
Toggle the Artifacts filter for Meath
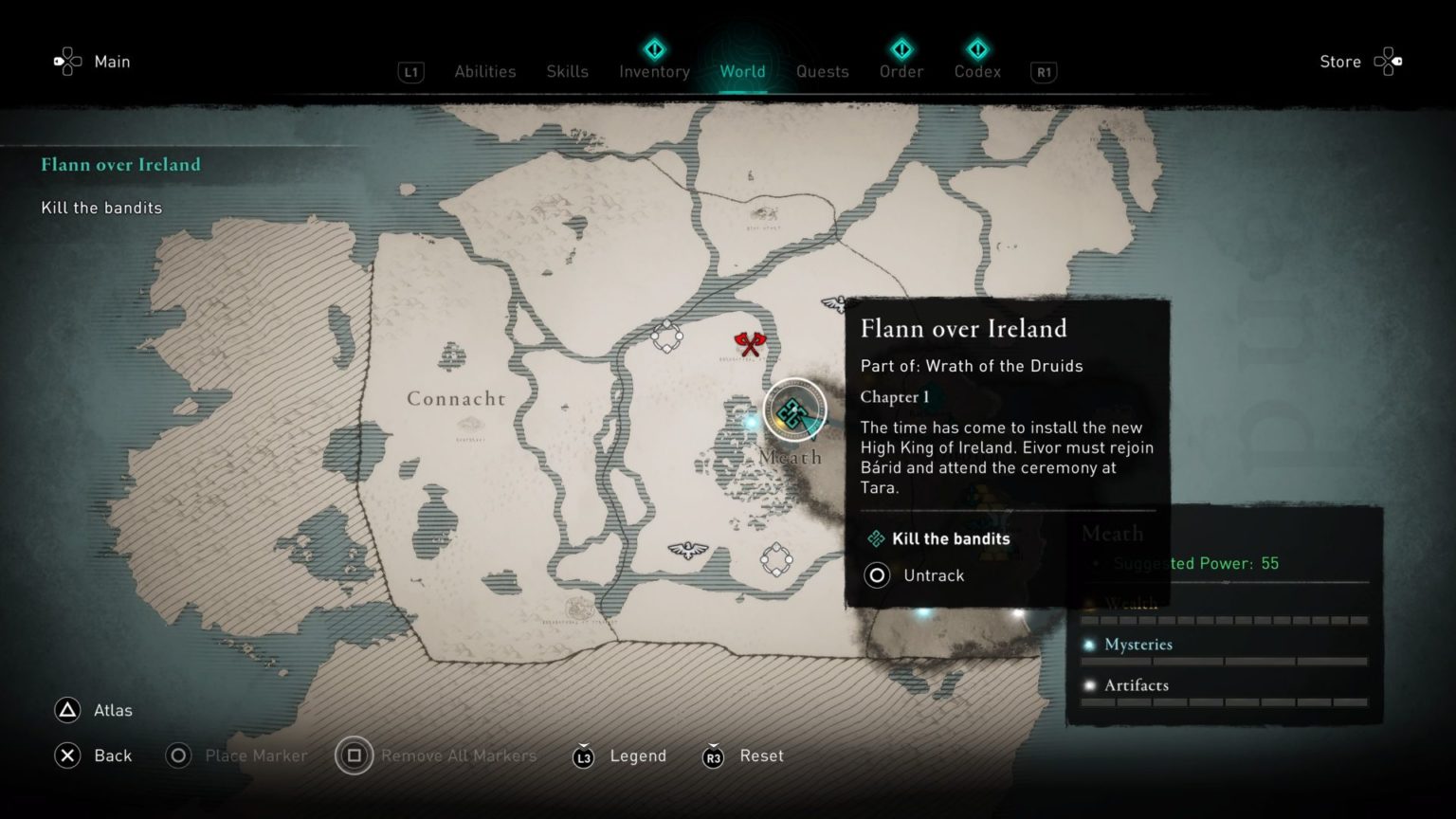click(x=1137, y=684)
